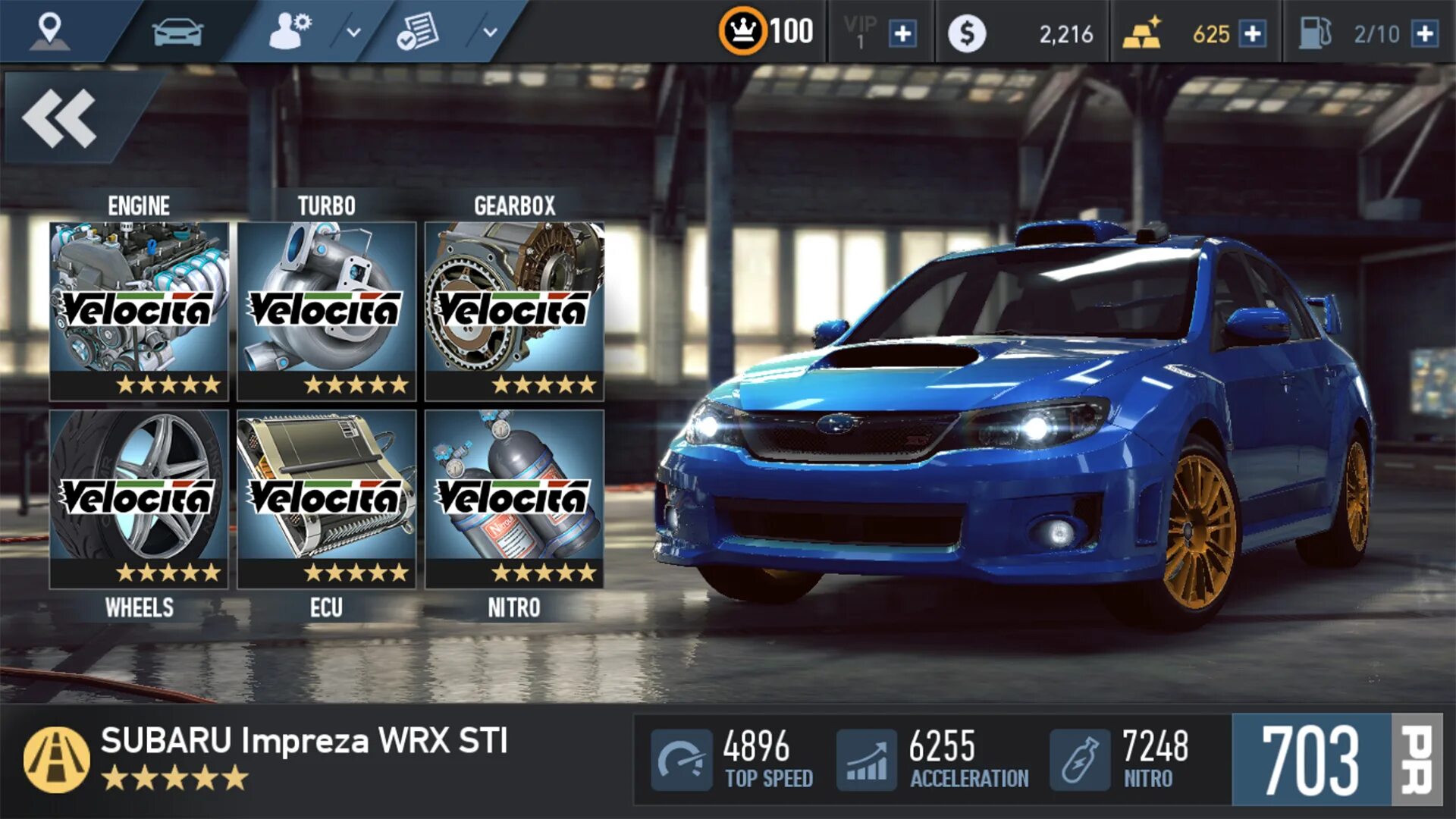Refill fuel with the plus button
The width and height of the screenshot is (1456, 819).
pyautogui.click(x=1425, y=34)
